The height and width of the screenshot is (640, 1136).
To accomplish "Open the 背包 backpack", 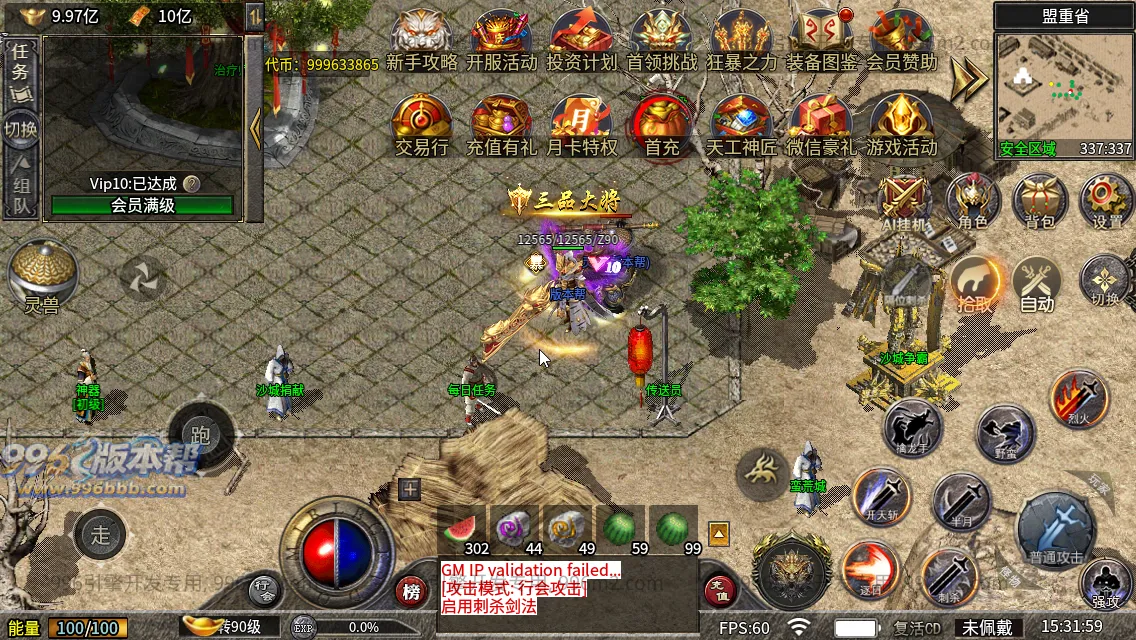I will pyautogui.click(x=1039, y=201).
